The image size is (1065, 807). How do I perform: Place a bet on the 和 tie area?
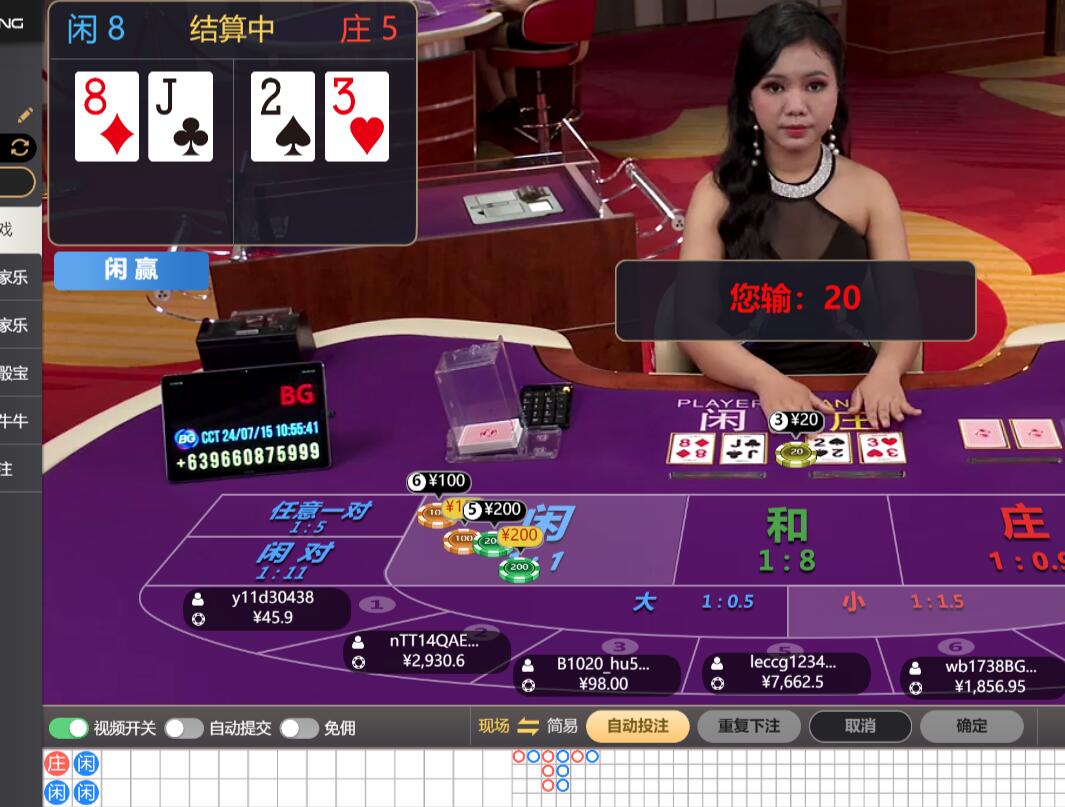pyautogui.click(x=787, y=540)
